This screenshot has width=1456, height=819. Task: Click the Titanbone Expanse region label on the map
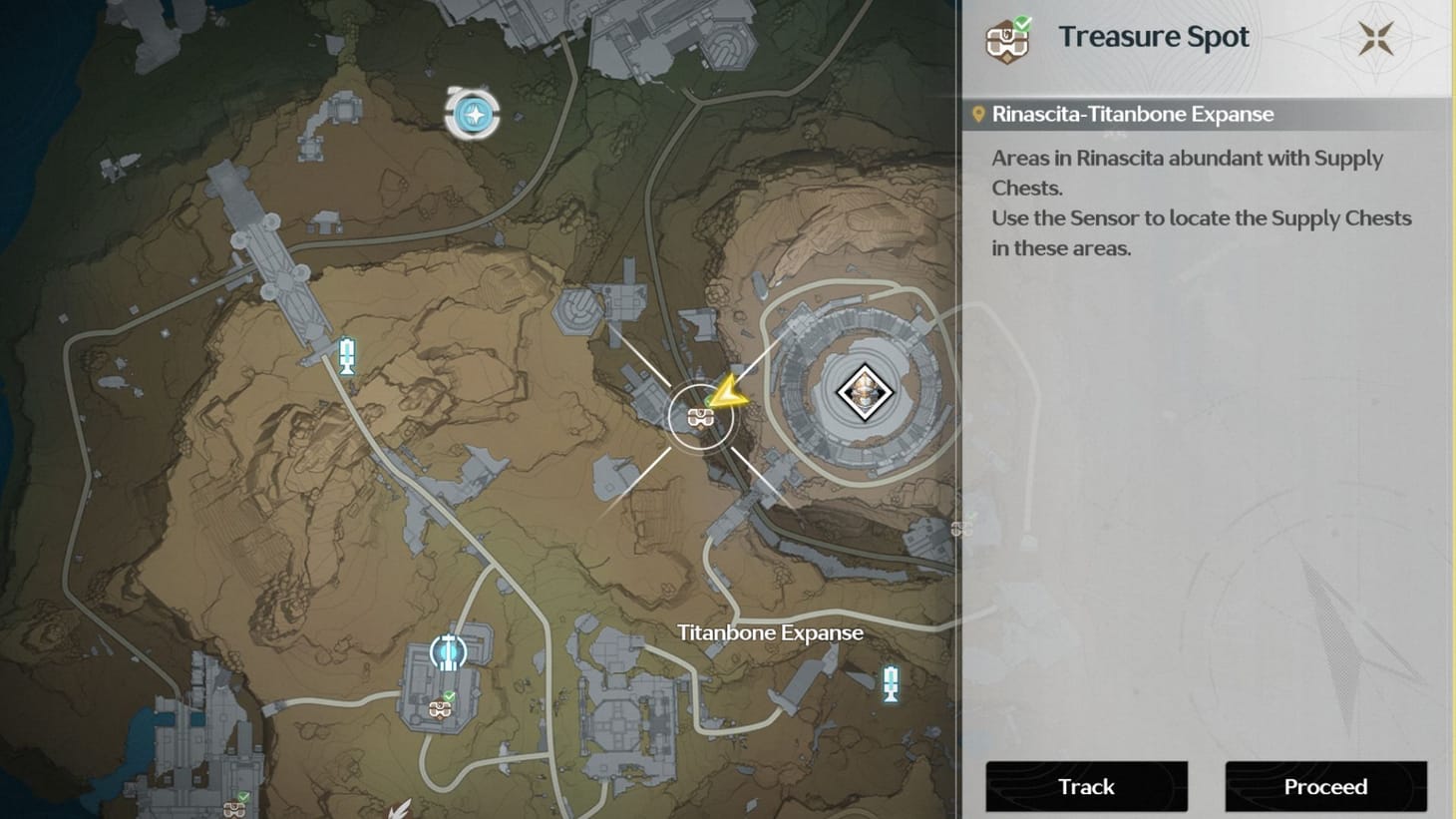[x=769, y=632]
